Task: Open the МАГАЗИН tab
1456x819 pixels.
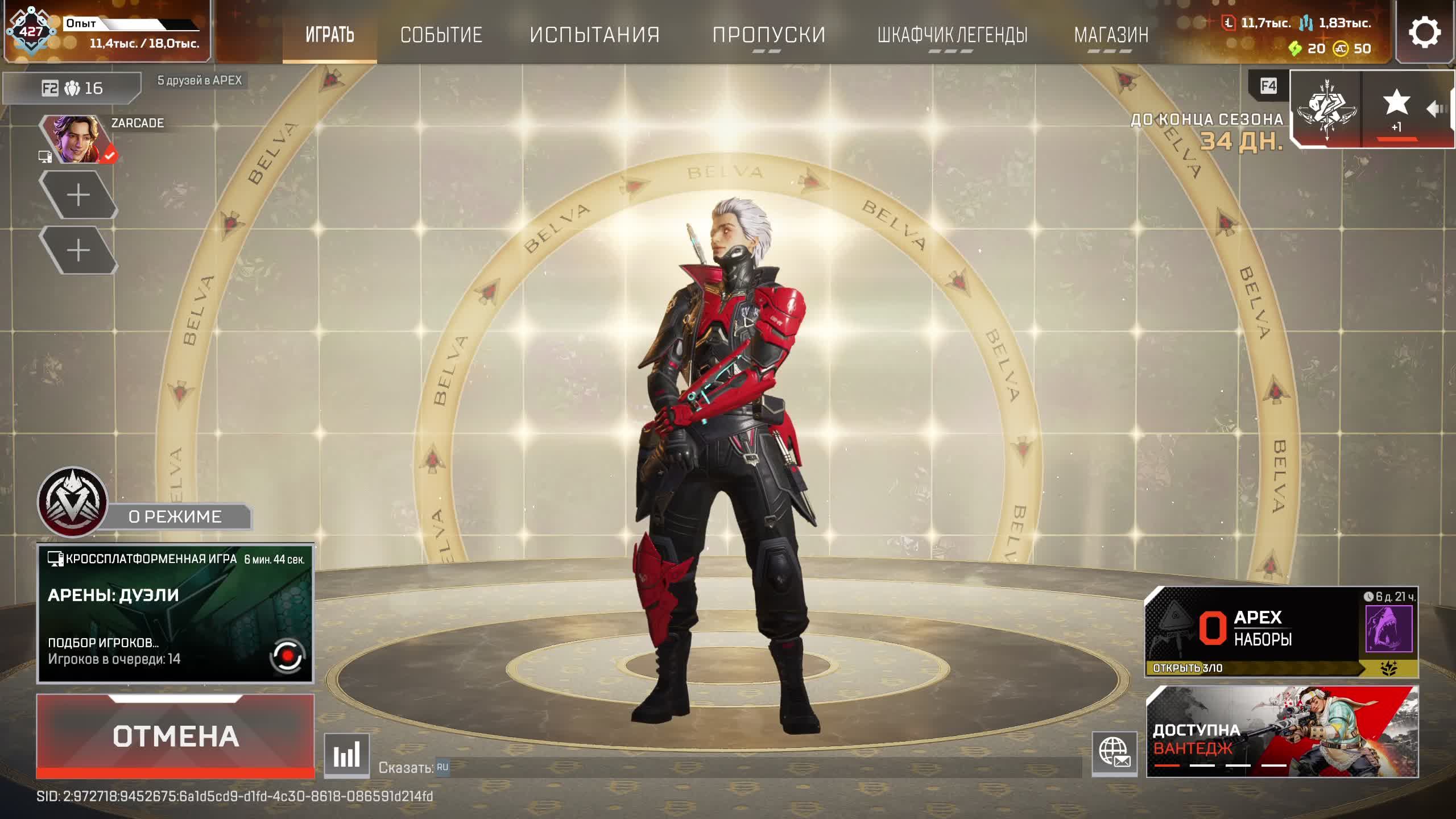Action: (x=1111, y=34)
